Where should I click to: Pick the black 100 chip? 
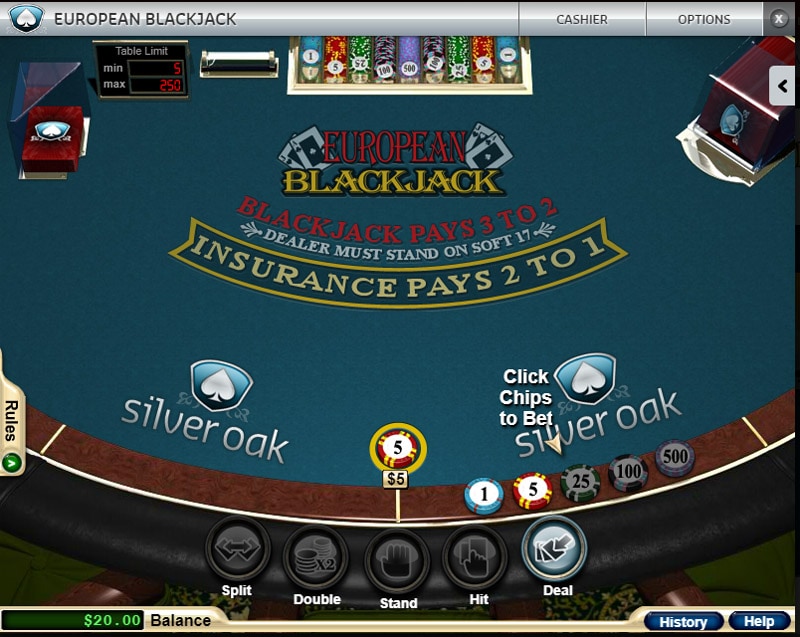point(628,471)
